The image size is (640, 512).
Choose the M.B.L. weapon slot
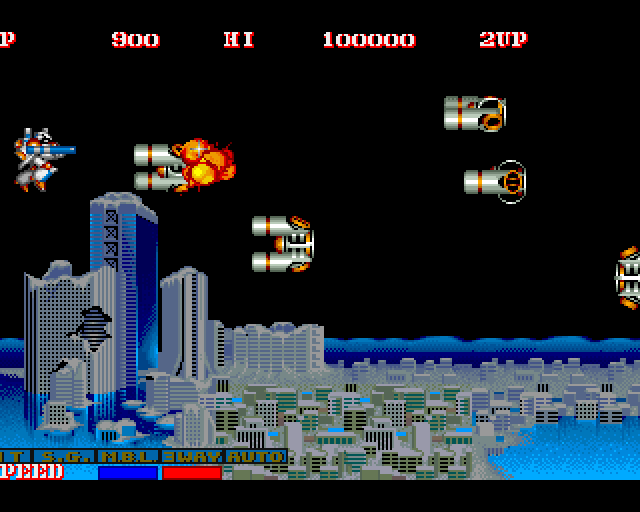pyautogui.click(x=128, y=457)
